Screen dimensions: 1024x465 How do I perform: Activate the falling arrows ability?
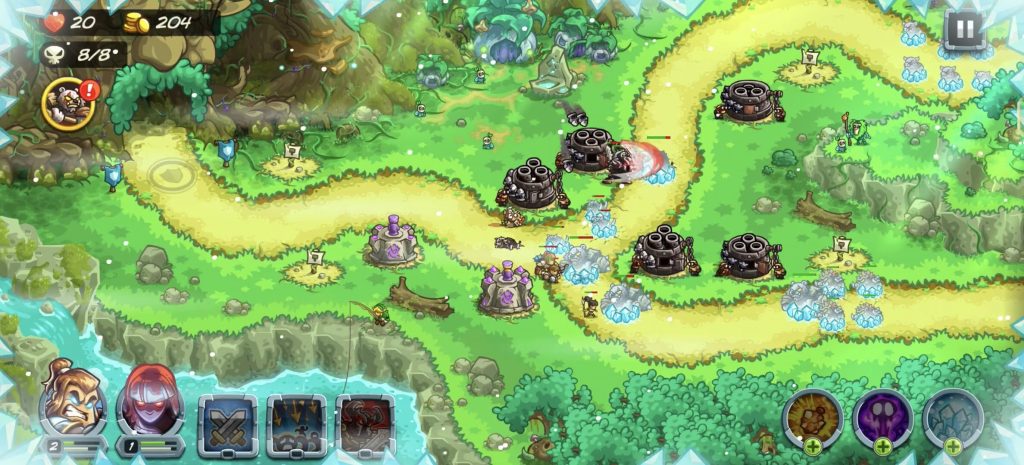297,424
